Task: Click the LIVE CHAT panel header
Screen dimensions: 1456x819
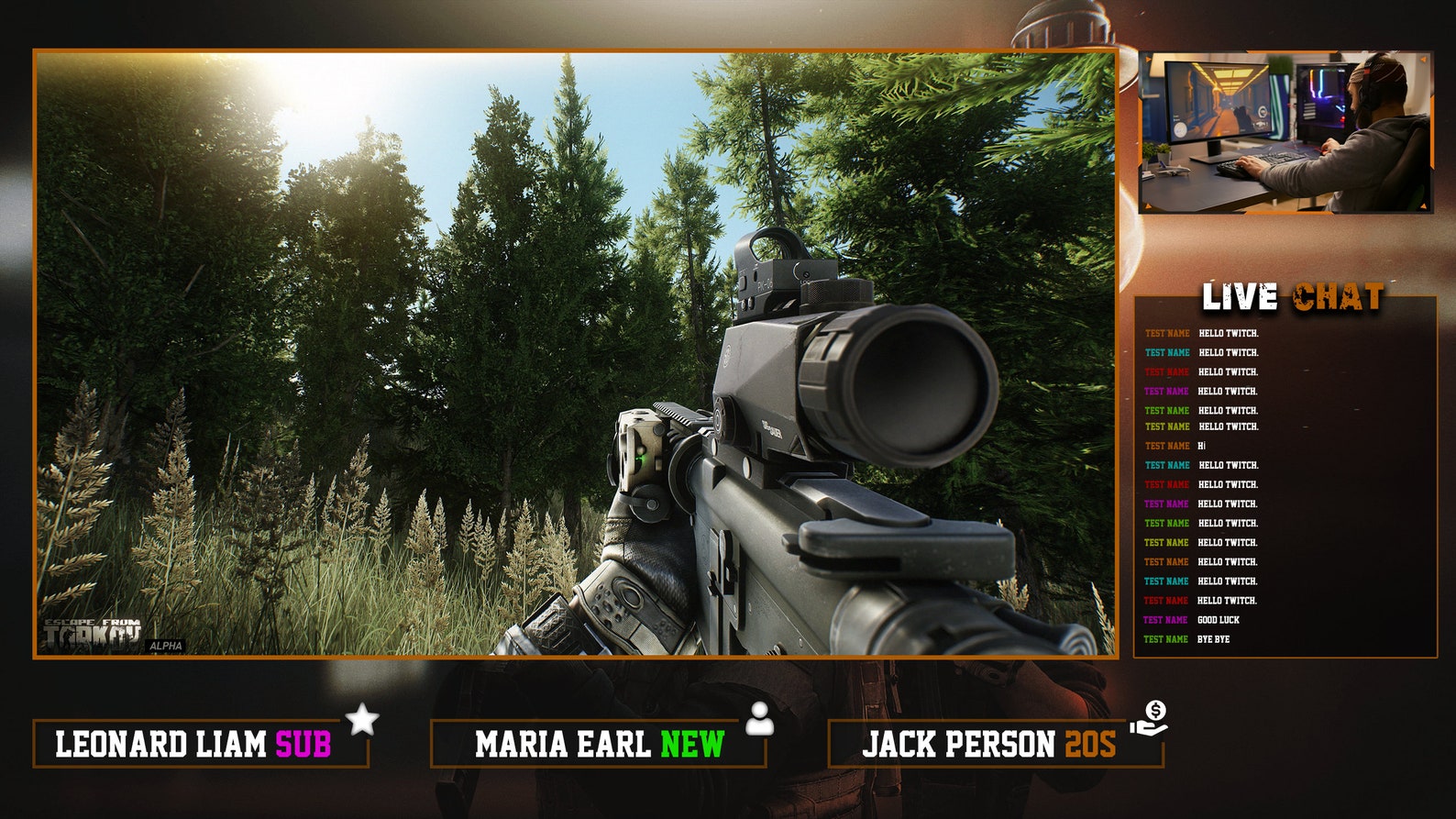Action: 1294,295
